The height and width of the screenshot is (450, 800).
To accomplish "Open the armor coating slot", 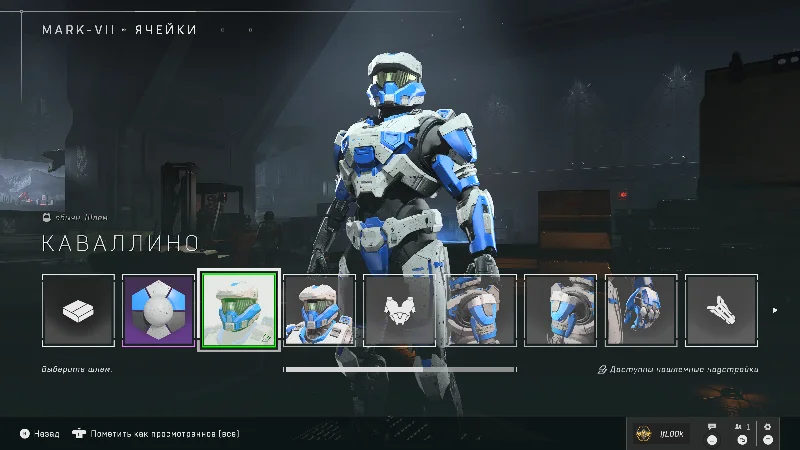I will (x=158, y=310).
